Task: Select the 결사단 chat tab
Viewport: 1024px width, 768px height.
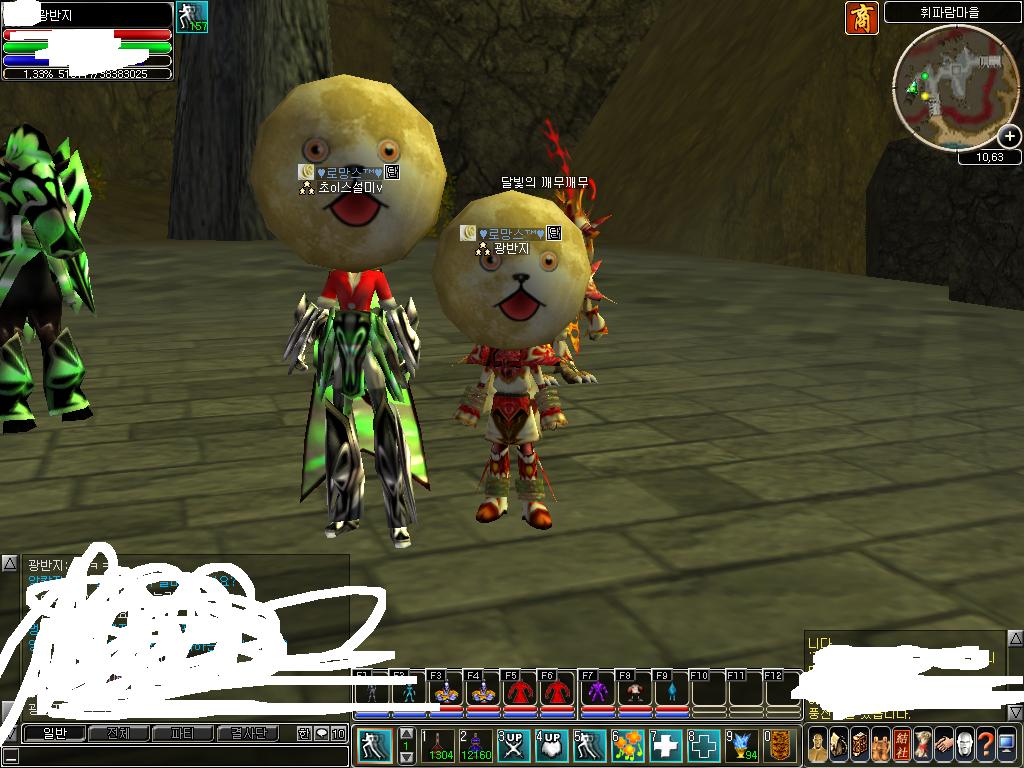Action: pyautogui.click(x=247, y=733)
